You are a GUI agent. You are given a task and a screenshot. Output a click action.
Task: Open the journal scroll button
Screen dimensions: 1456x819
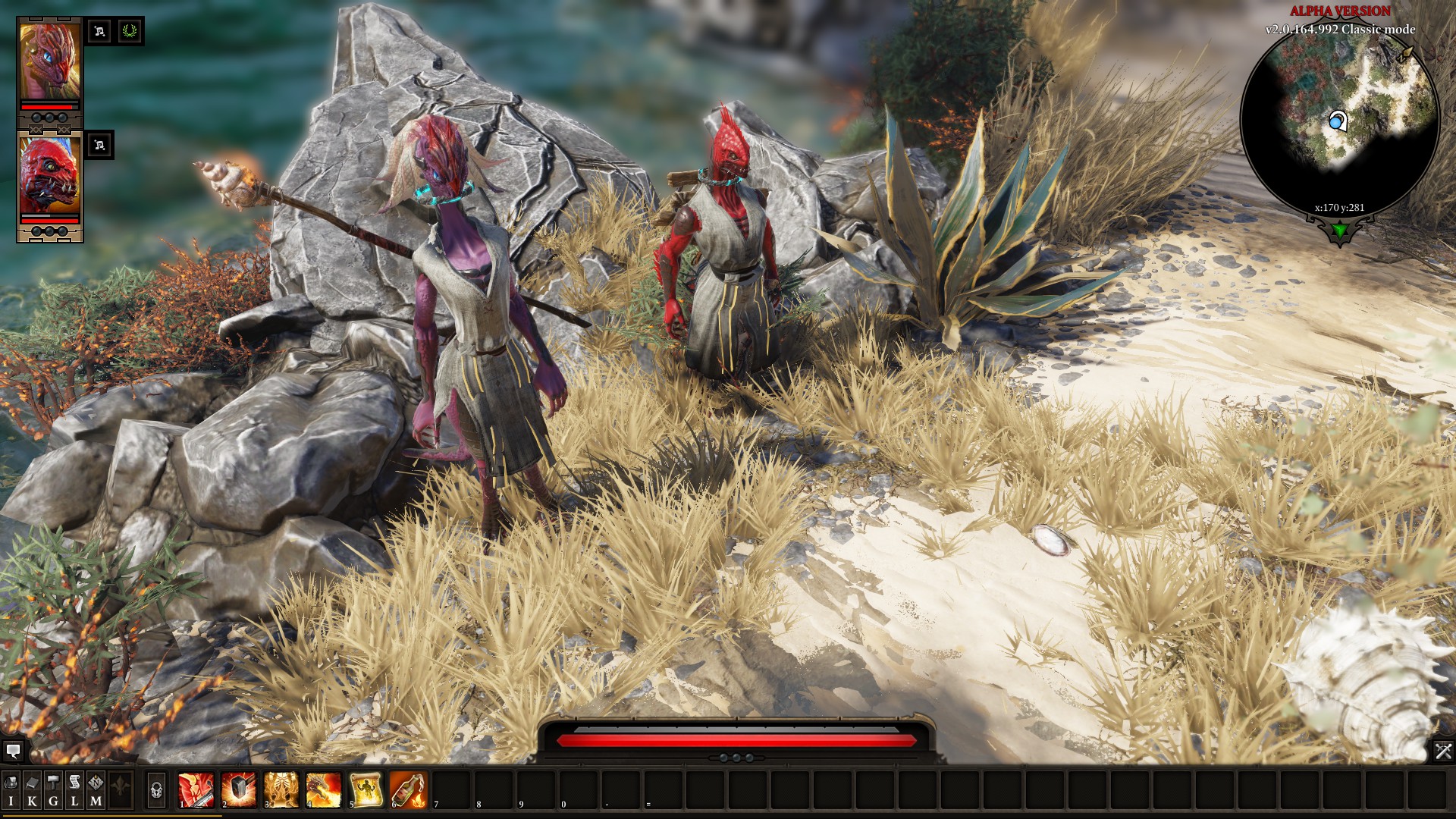74,789
